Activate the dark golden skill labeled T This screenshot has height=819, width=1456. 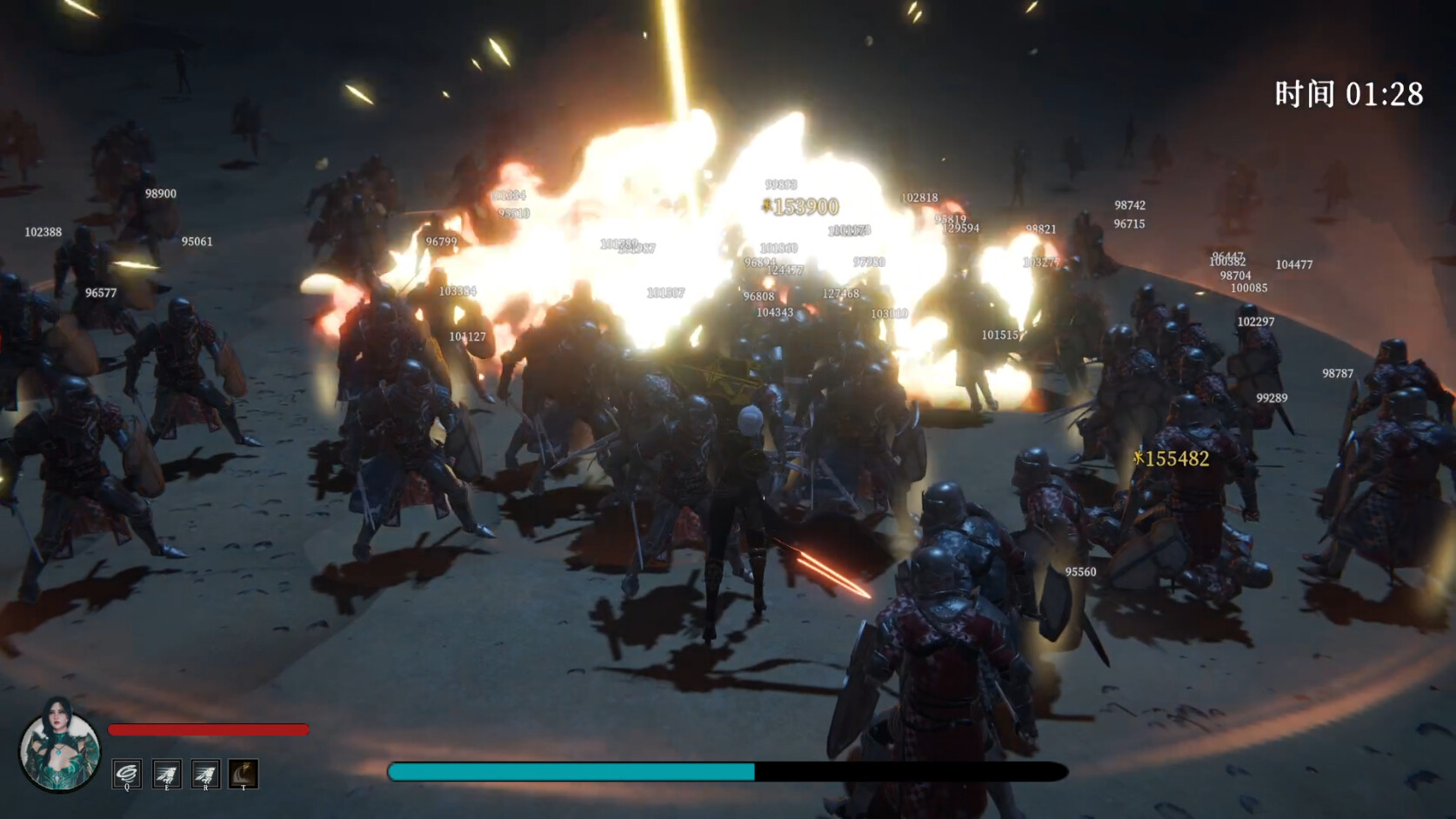[x=244, y=773]
